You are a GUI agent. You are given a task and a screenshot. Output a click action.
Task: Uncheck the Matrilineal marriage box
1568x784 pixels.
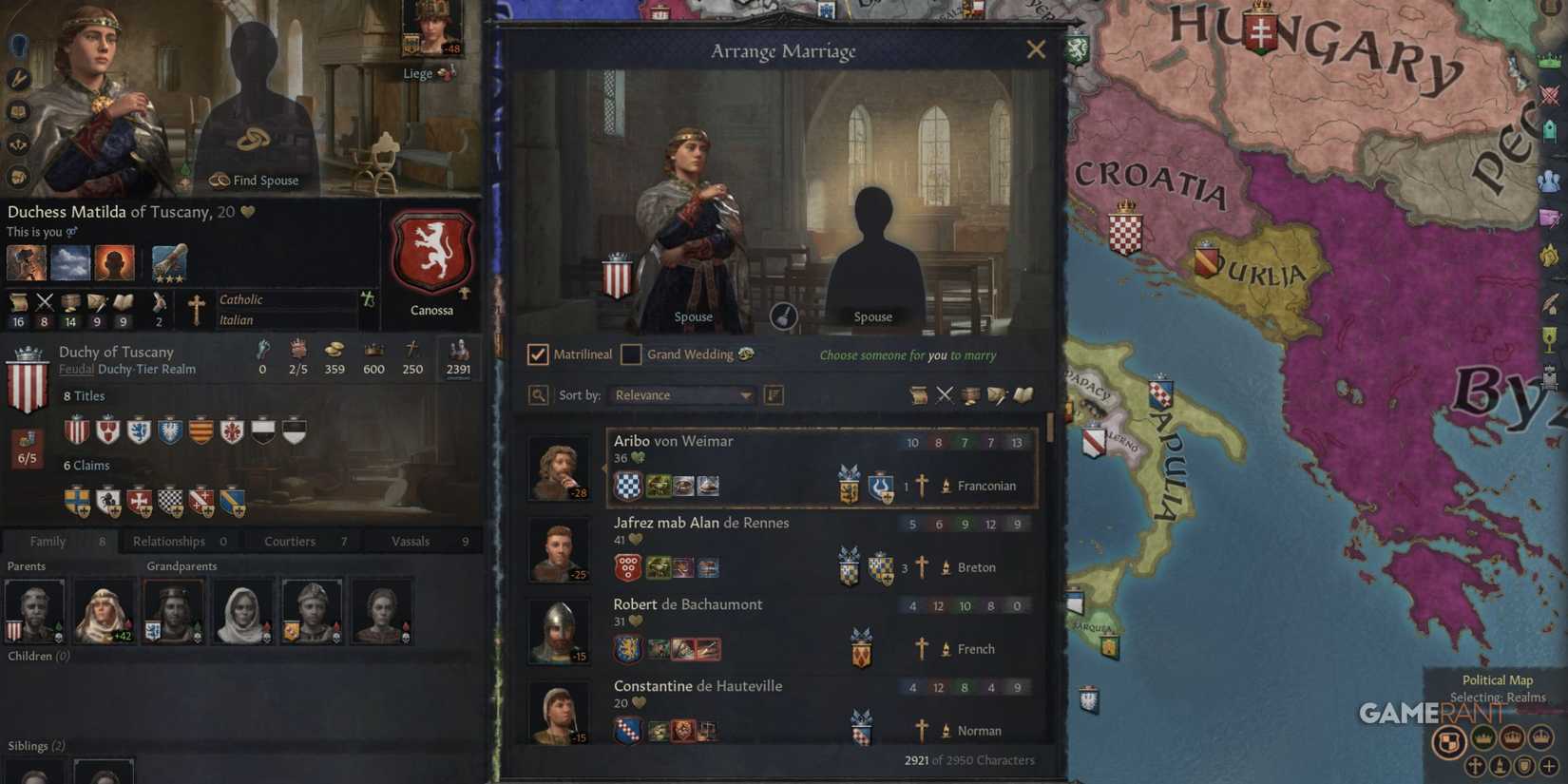(538, 354)
